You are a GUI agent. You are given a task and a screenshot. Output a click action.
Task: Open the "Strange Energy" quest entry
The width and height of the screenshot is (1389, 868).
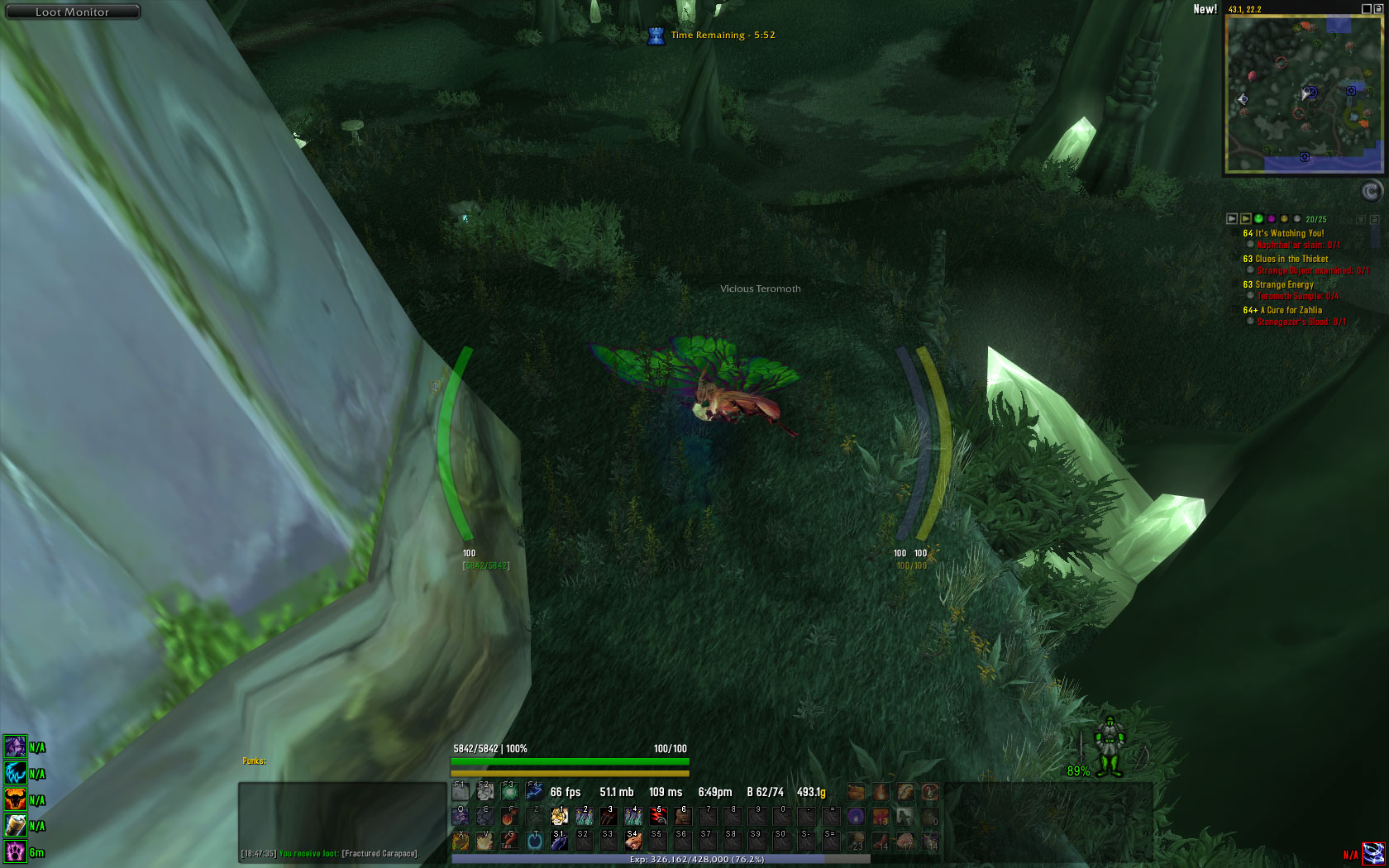point(1284,284)
